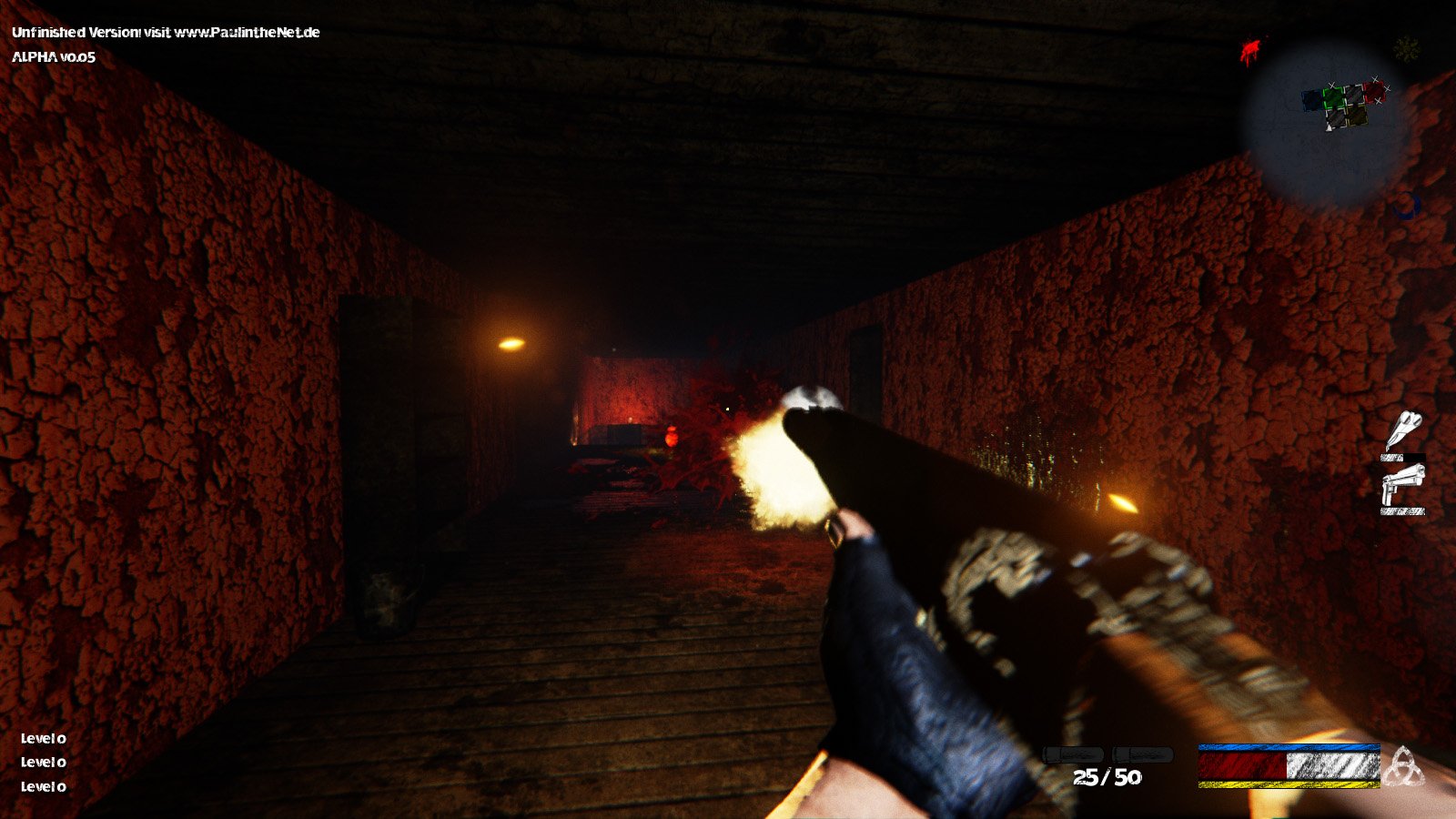Image resolution: width=1456 pixels, height=819 pixels.
Task: Click the player arrow on the minimap
Action: coord(1329,128)
